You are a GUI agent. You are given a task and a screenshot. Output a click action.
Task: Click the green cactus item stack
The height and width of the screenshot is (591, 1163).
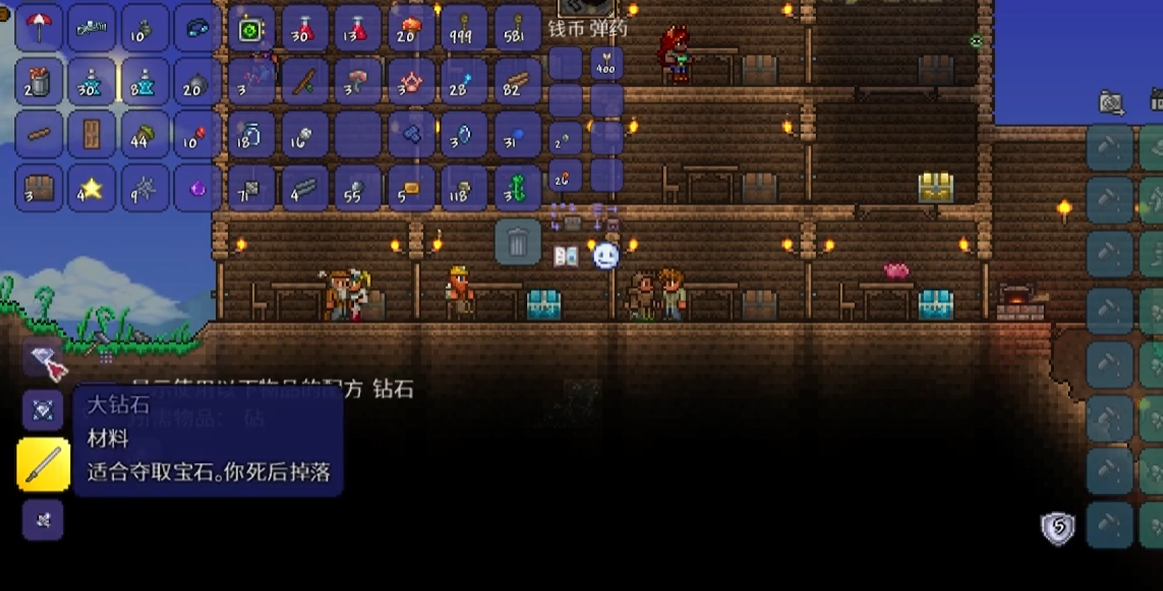click(x=517, y=187)
